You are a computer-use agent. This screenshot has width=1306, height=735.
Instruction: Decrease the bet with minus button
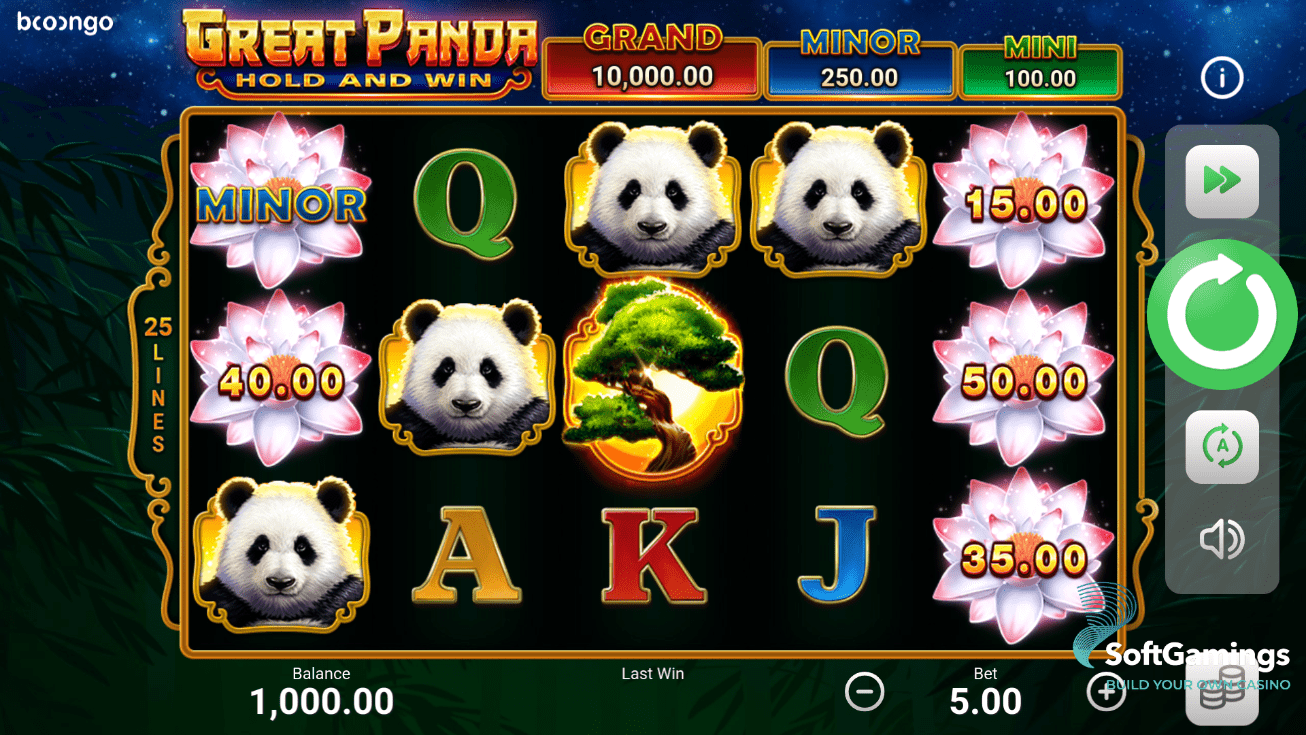click(x=865, y=691)
